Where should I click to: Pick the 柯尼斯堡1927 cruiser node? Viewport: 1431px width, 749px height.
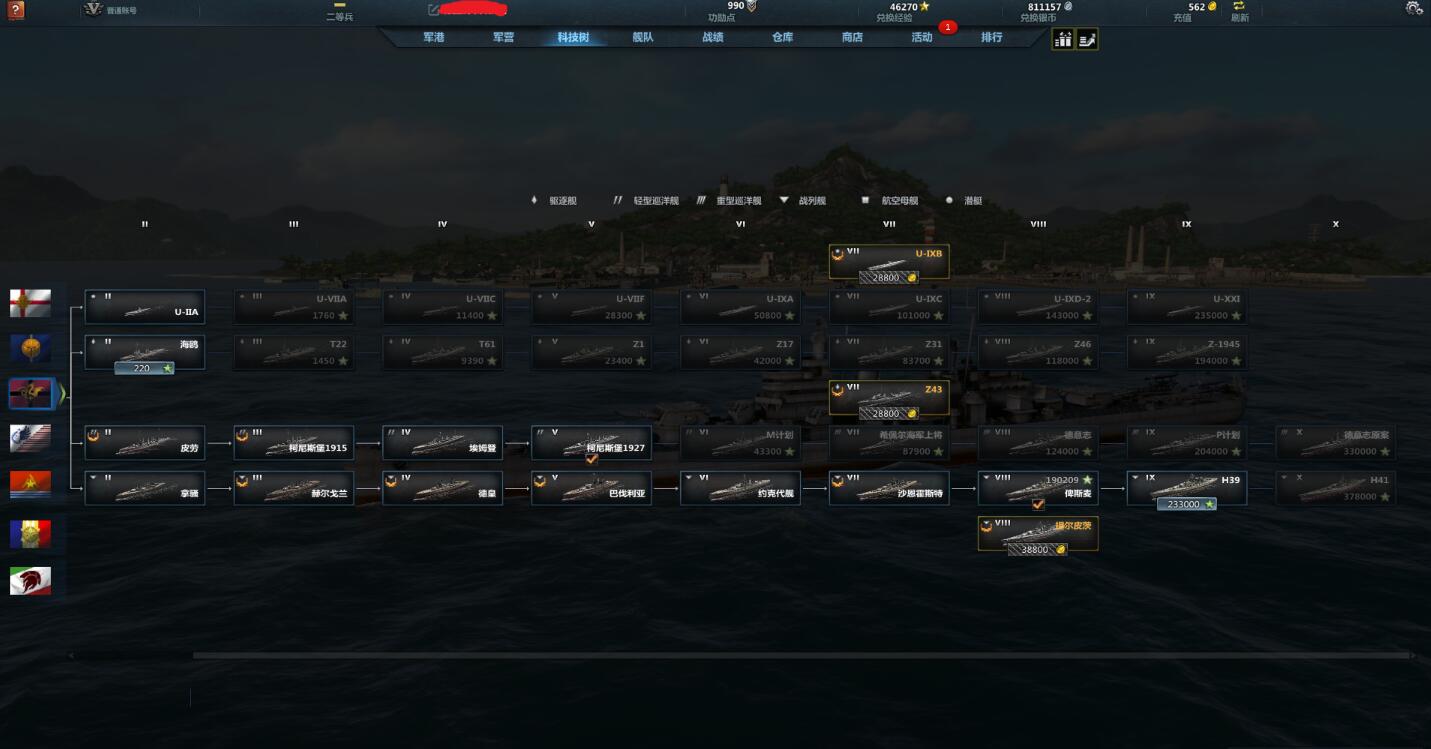click(x=591, y=442)
